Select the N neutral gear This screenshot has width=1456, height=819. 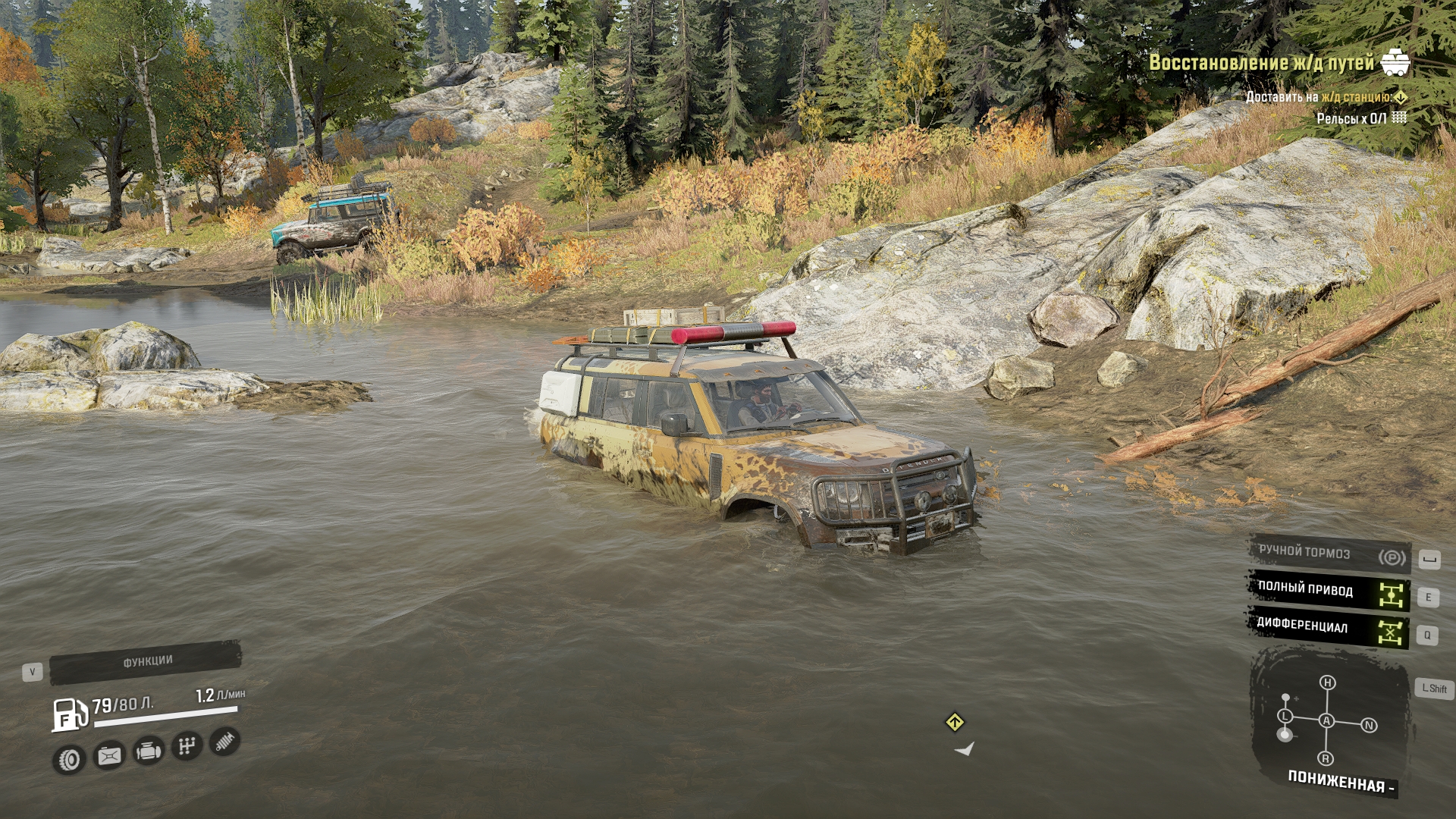(x=1369, y=726)
